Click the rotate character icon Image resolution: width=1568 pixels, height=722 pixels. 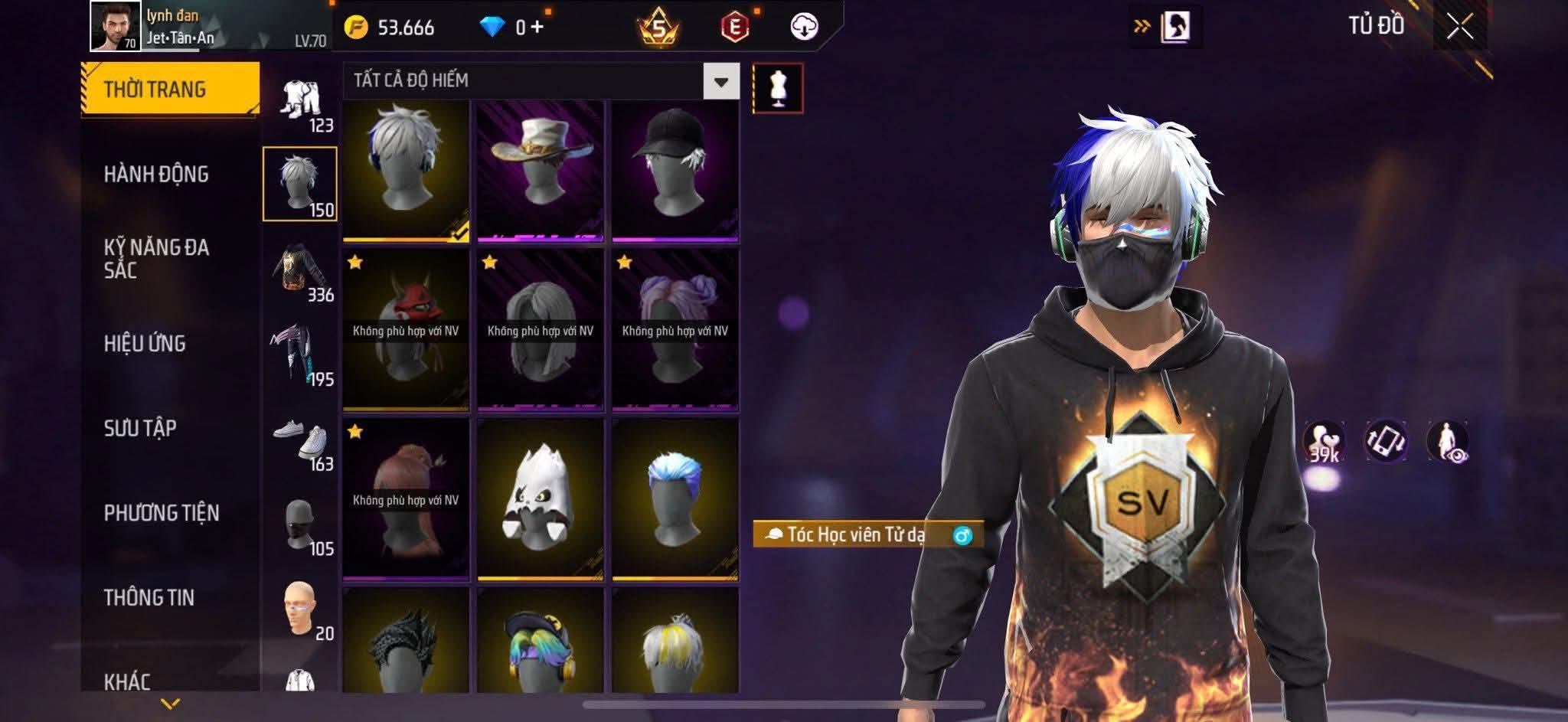(1386, 442)
